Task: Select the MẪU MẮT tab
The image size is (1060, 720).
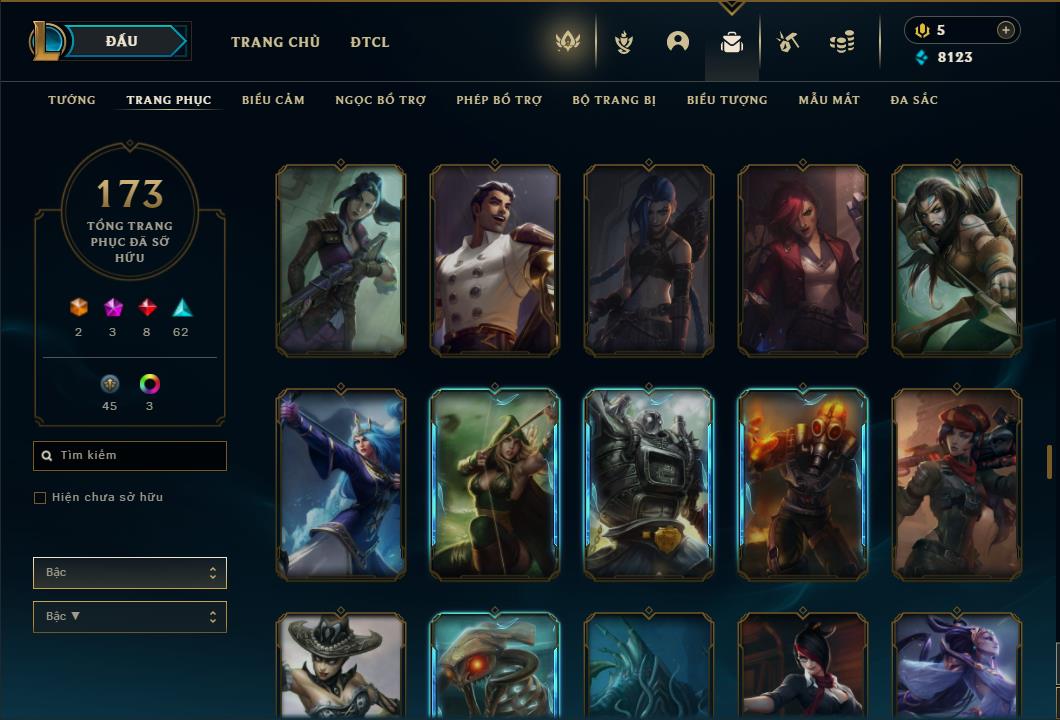Action: pyautogui.click(x=829, y=100)
